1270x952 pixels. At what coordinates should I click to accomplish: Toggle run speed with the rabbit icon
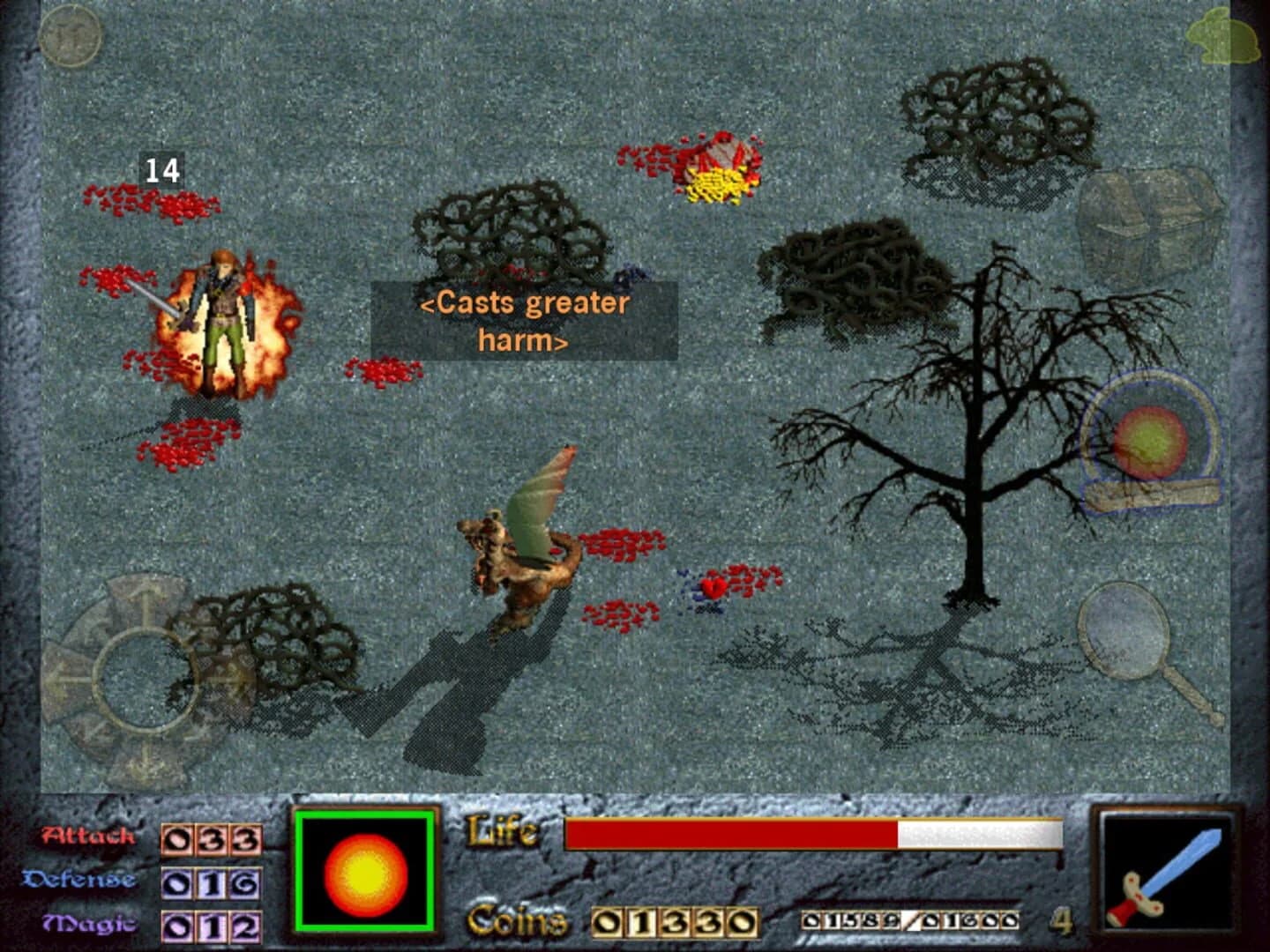(1223, 37)
